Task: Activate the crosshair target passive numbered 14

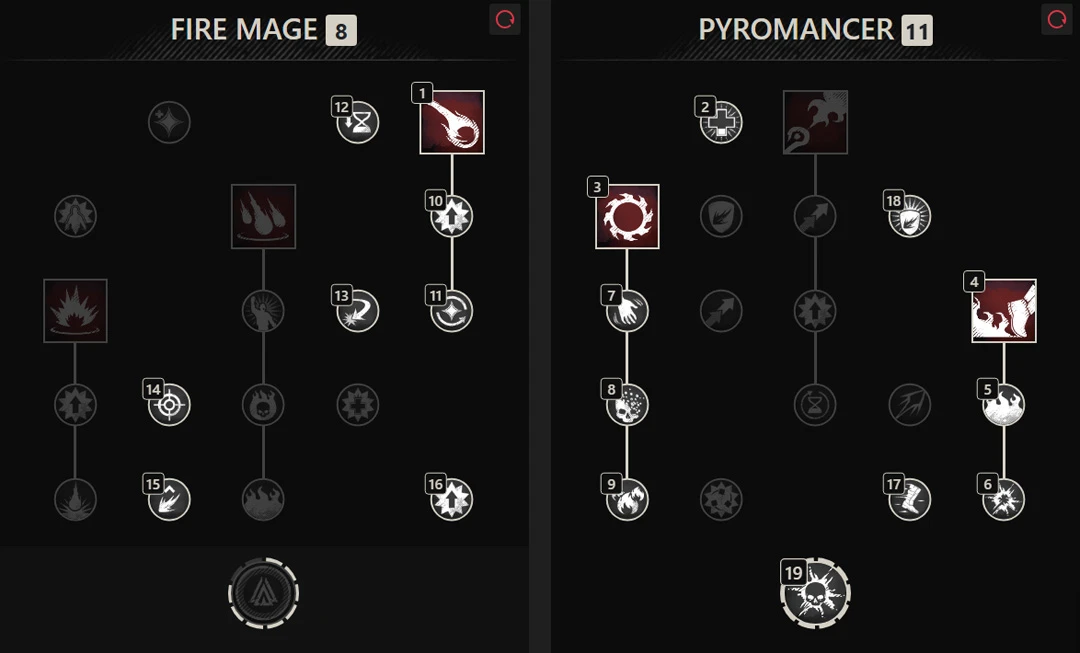Action: [169, 405]
